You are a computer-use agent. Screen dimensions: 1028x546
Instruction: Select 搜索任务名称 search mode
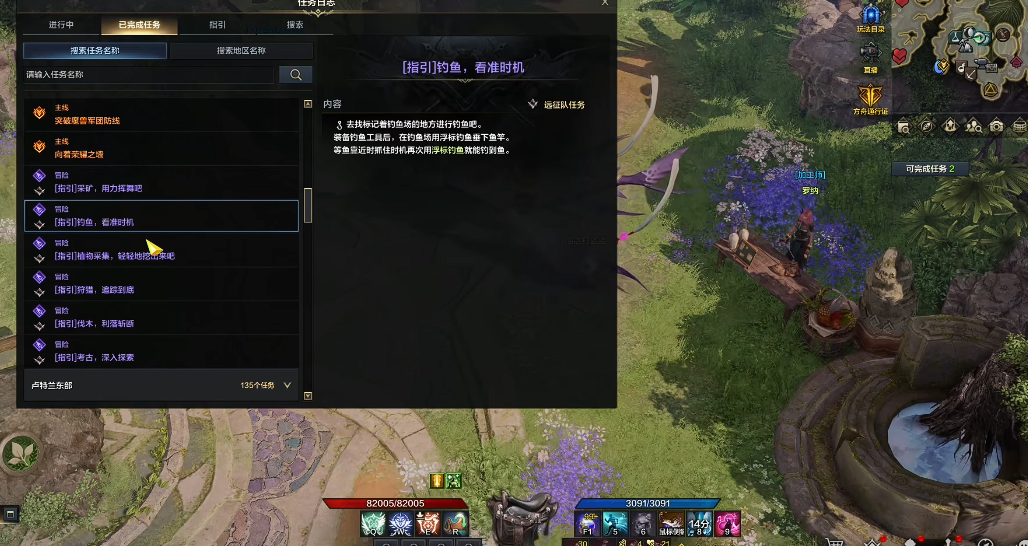click(95, 50)
